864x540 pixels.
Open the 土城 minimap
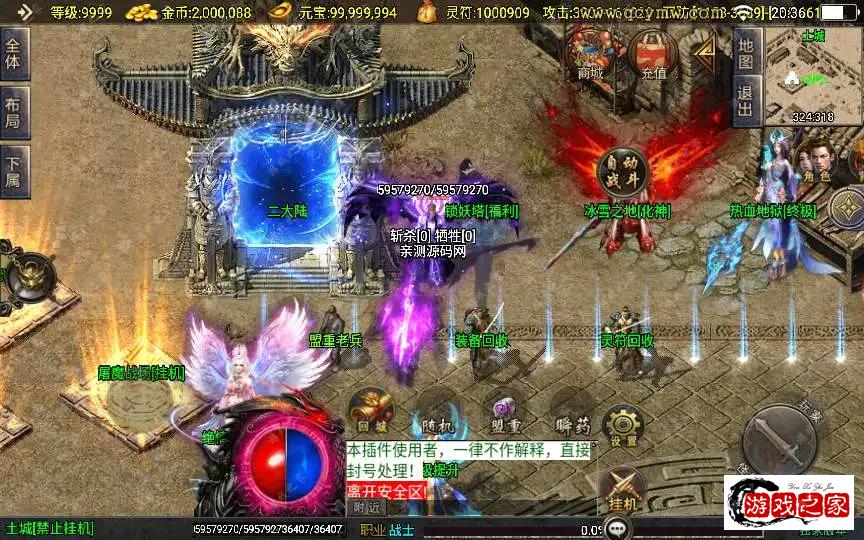[812, 75]
